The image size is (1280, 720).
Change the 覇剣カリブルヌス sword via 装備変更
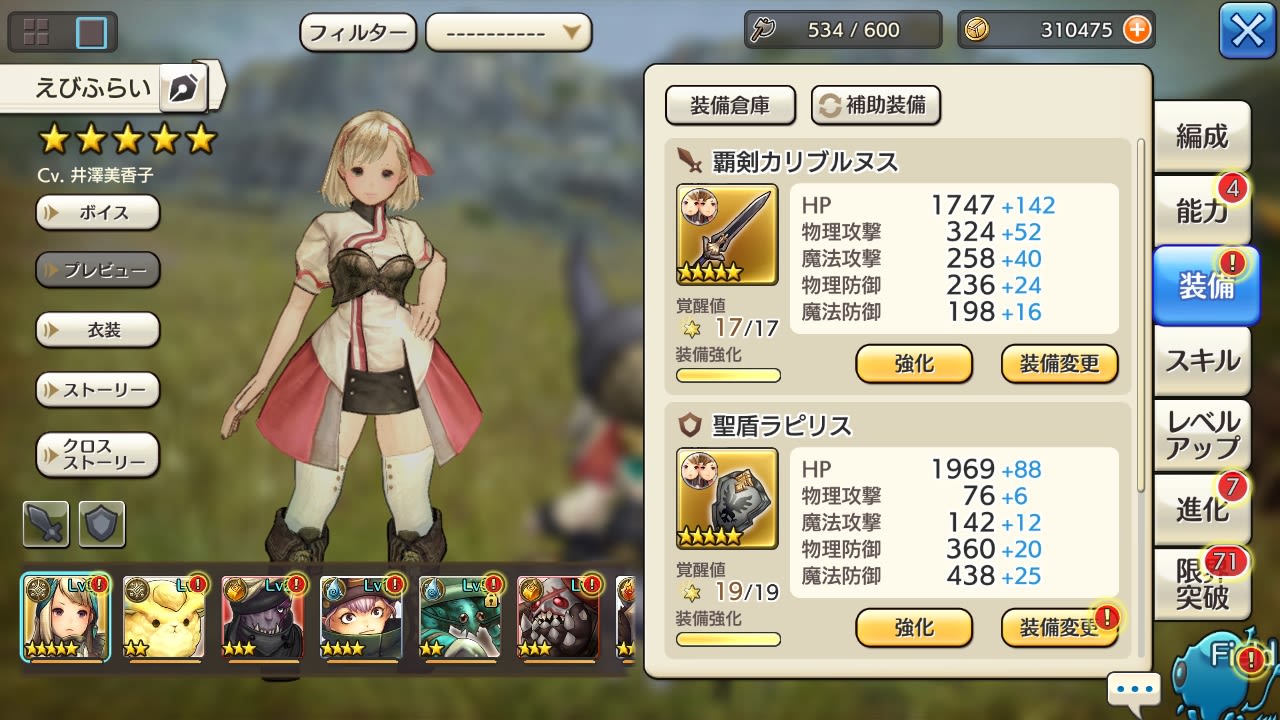(1059, 364)
